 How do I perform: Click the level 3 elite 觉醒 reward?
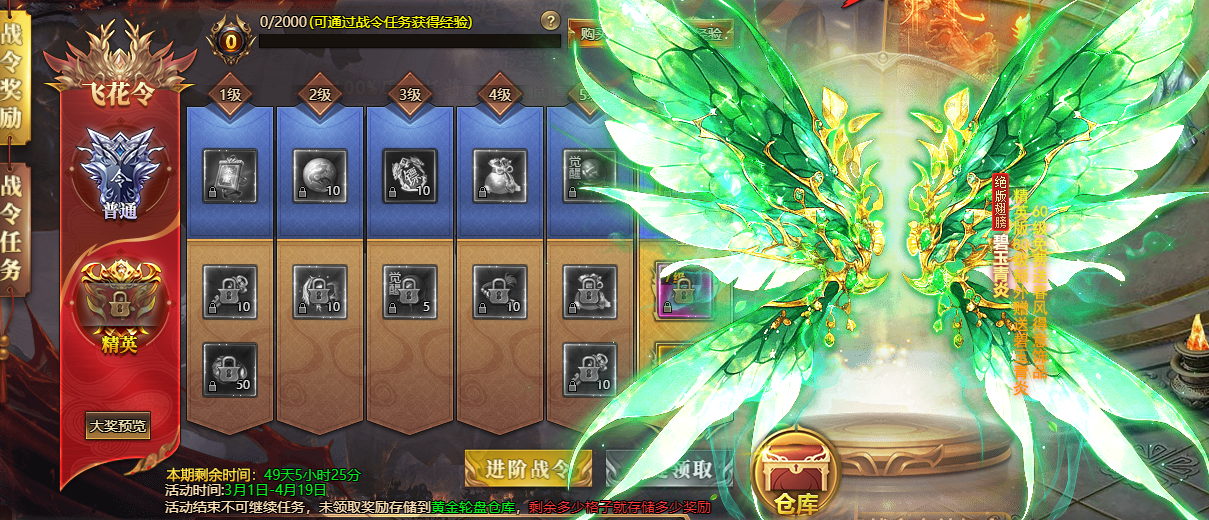coord(410,291)
